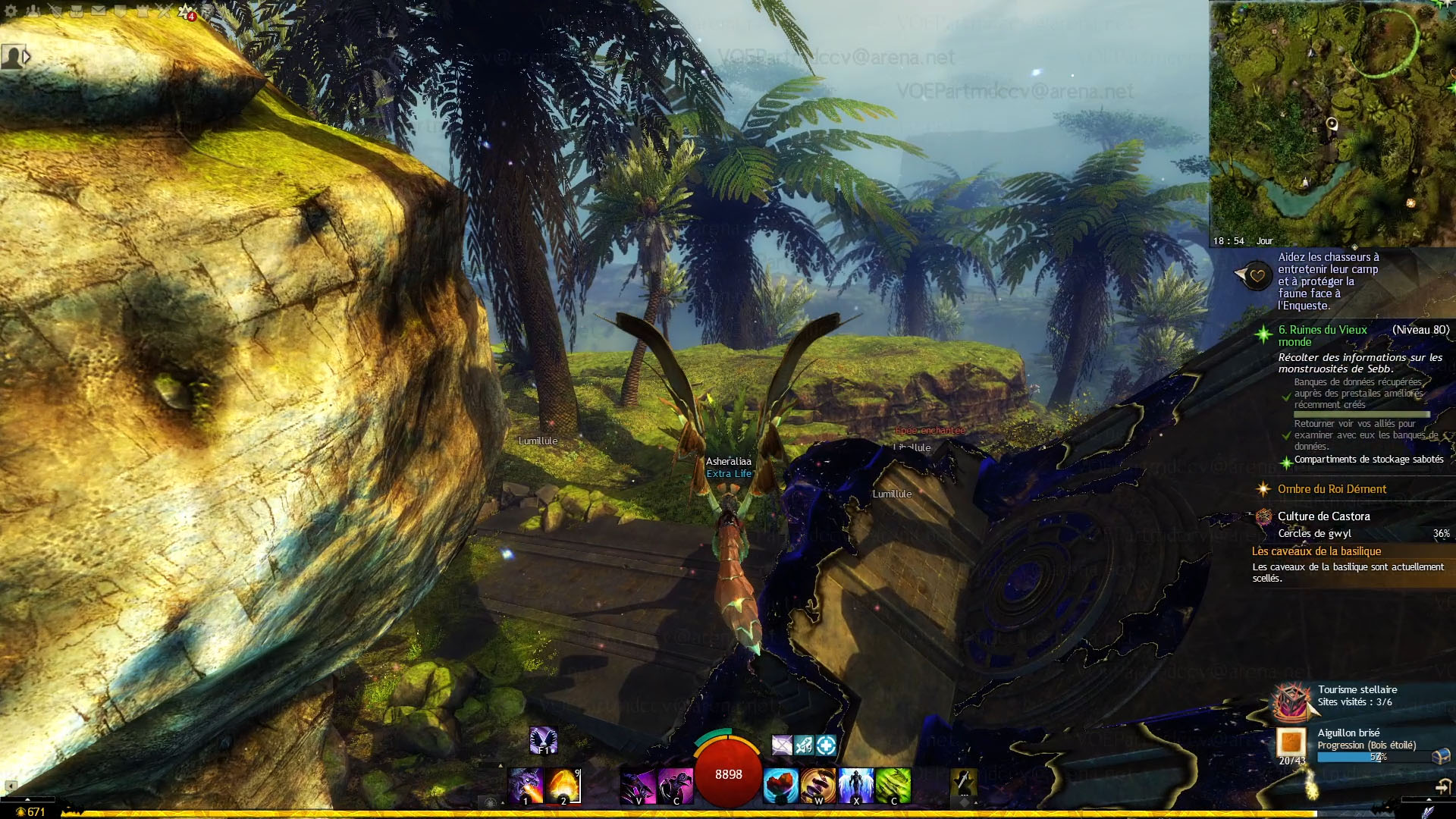This screenshot has width=1456, height=819.
Task: Open the inventory backpack icon
Action: tap(77, 11)
